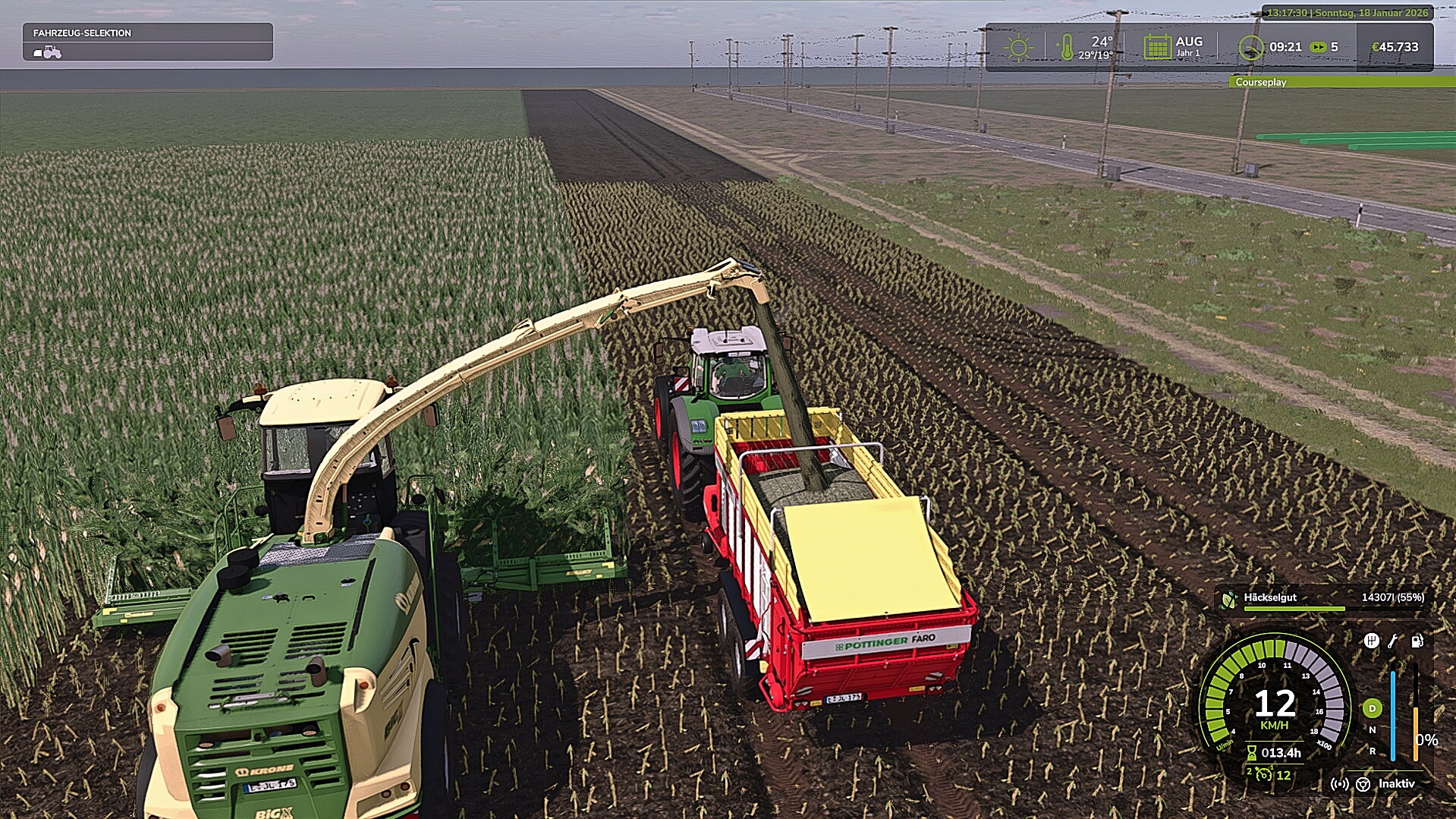Image resolution: width=1456 pixels, height=819 pixels.
Task: Click the gearbox transmission icon
Action: pyautogui.click(x=1372, y=641)
